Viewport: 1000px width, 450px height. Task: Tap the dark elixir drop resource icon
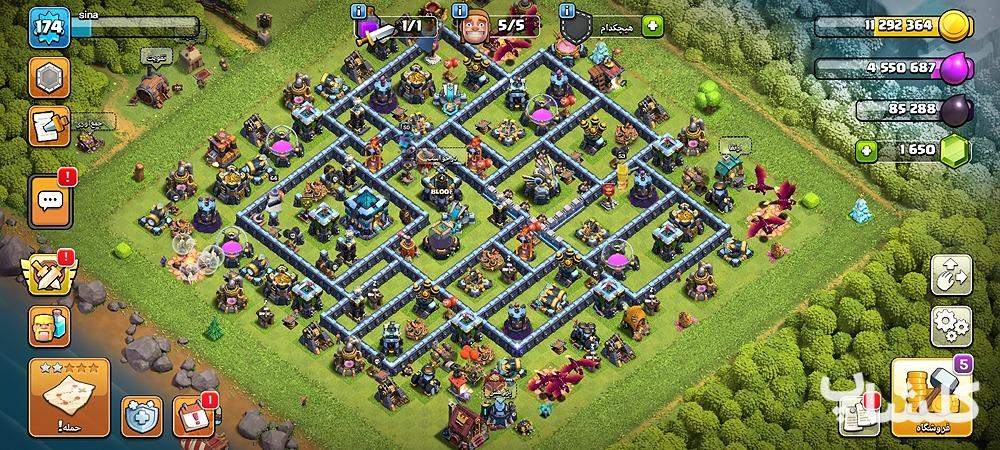tap(954, 110)
